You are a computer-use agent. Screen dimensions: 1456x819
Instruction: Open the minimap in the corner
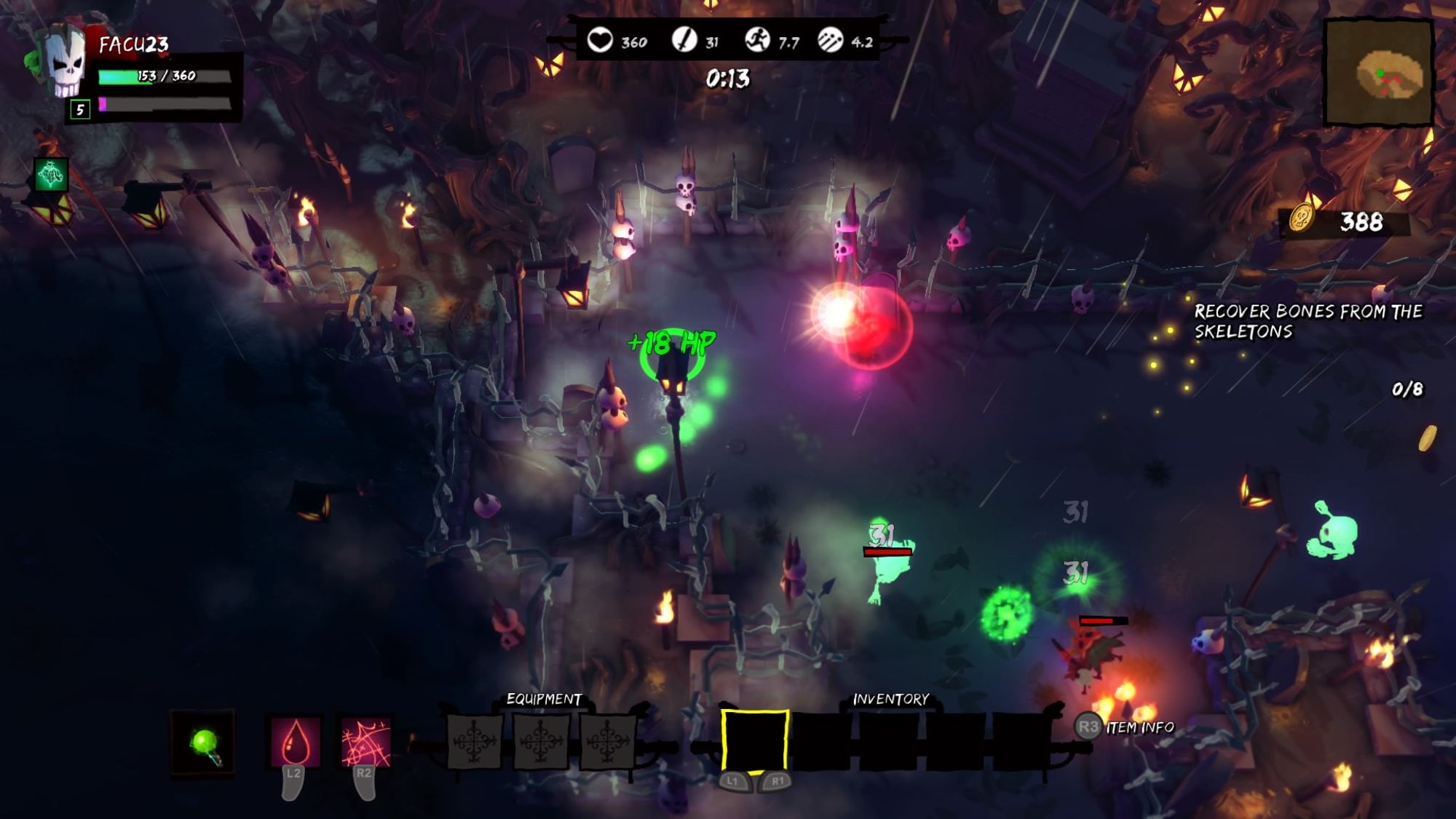[x=1378, y=73]
